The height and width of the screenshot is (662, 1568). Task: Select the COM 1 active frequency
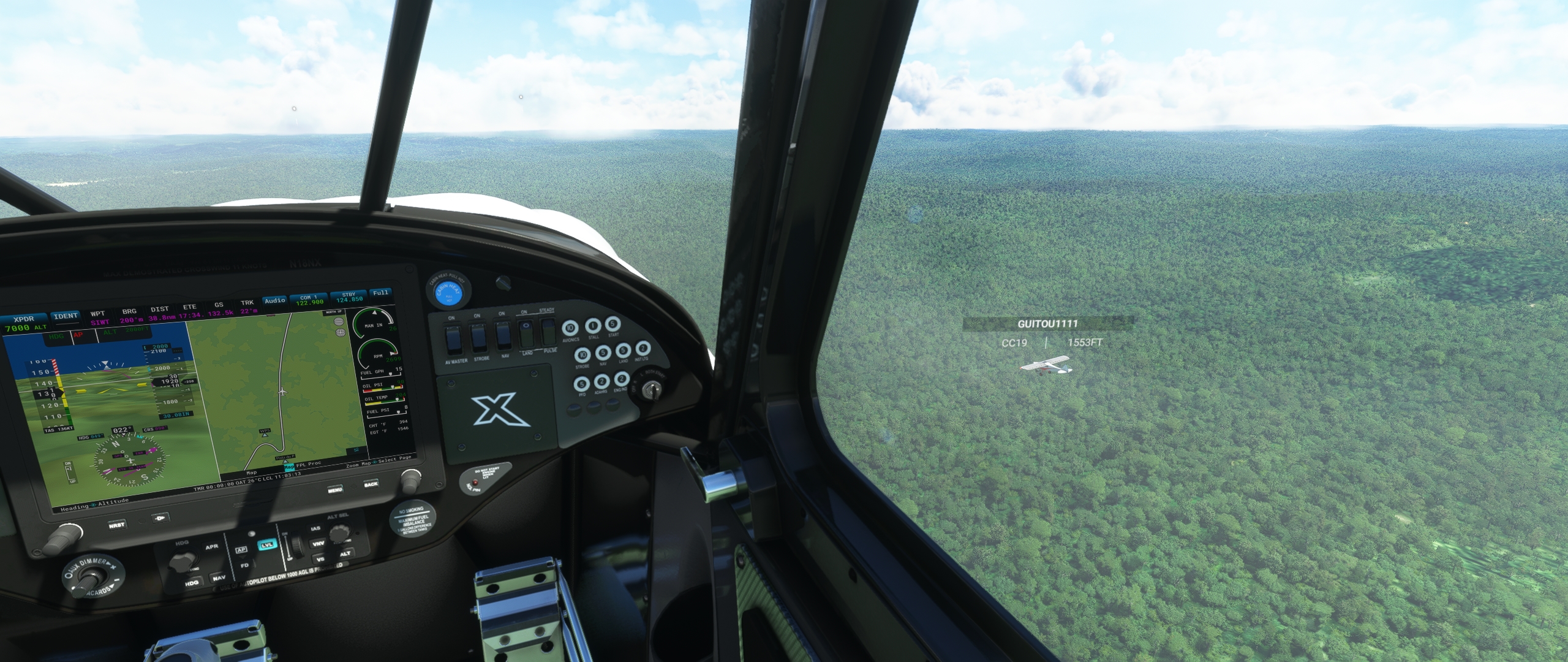309,300
